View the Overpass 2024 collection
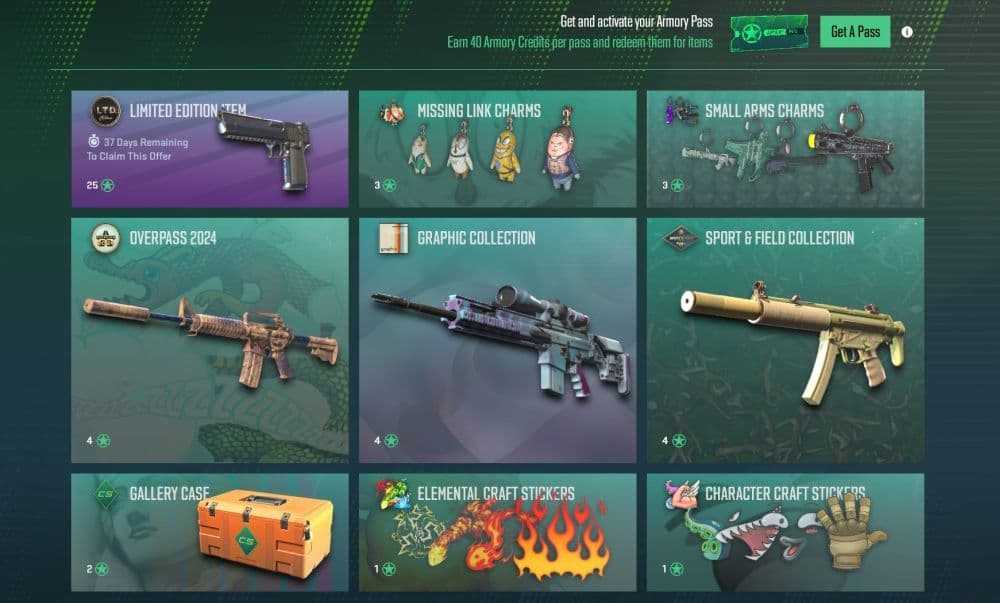1000x603 pixels. [x=210, y=340]
